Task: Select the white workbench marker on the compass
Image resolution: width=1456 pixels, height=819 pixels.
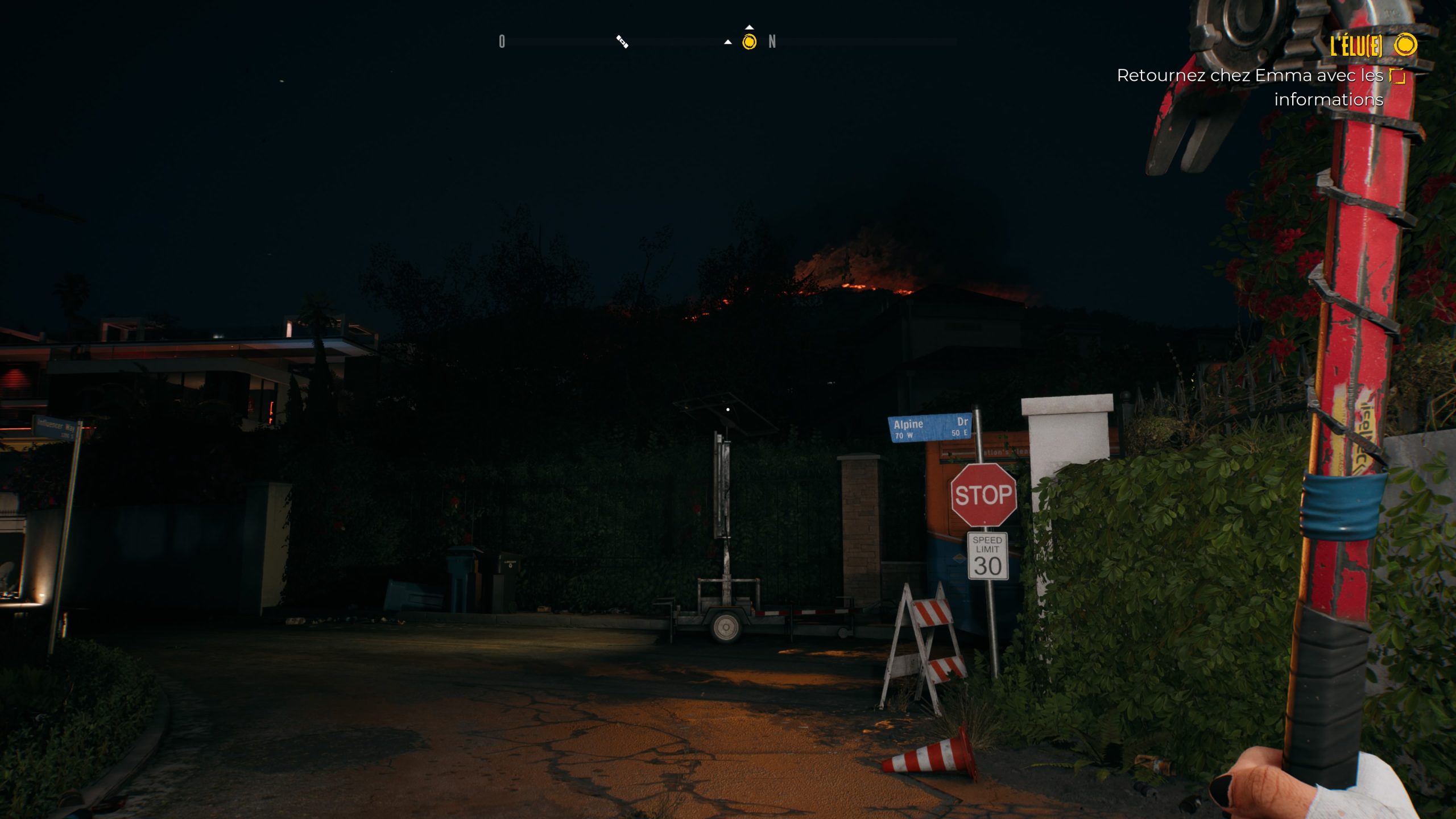Action: tap(622, 42)
